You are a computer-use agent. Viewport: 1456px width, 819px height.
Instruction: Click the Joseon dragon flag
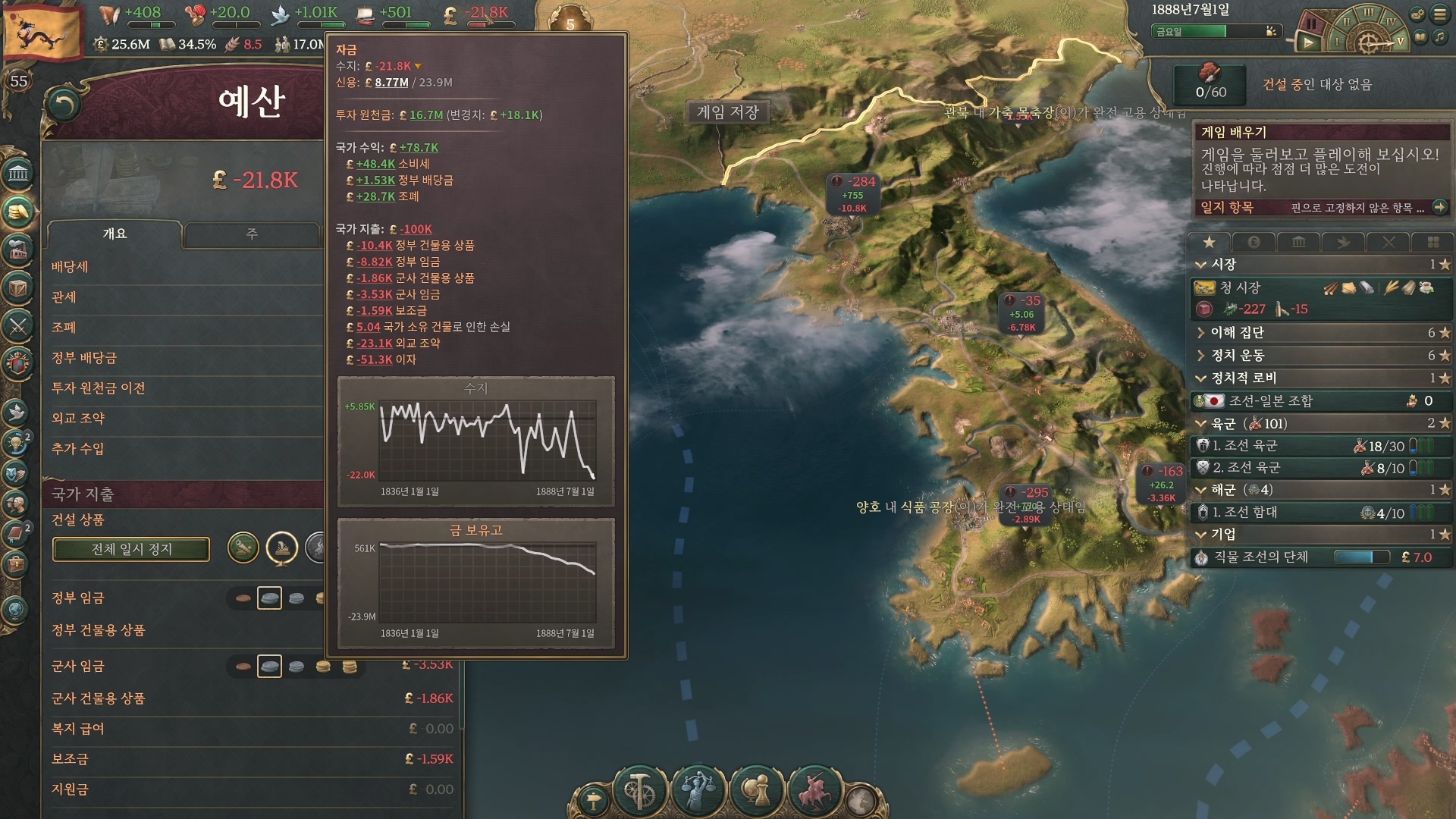pyautogui.click(x=42, y=32)
